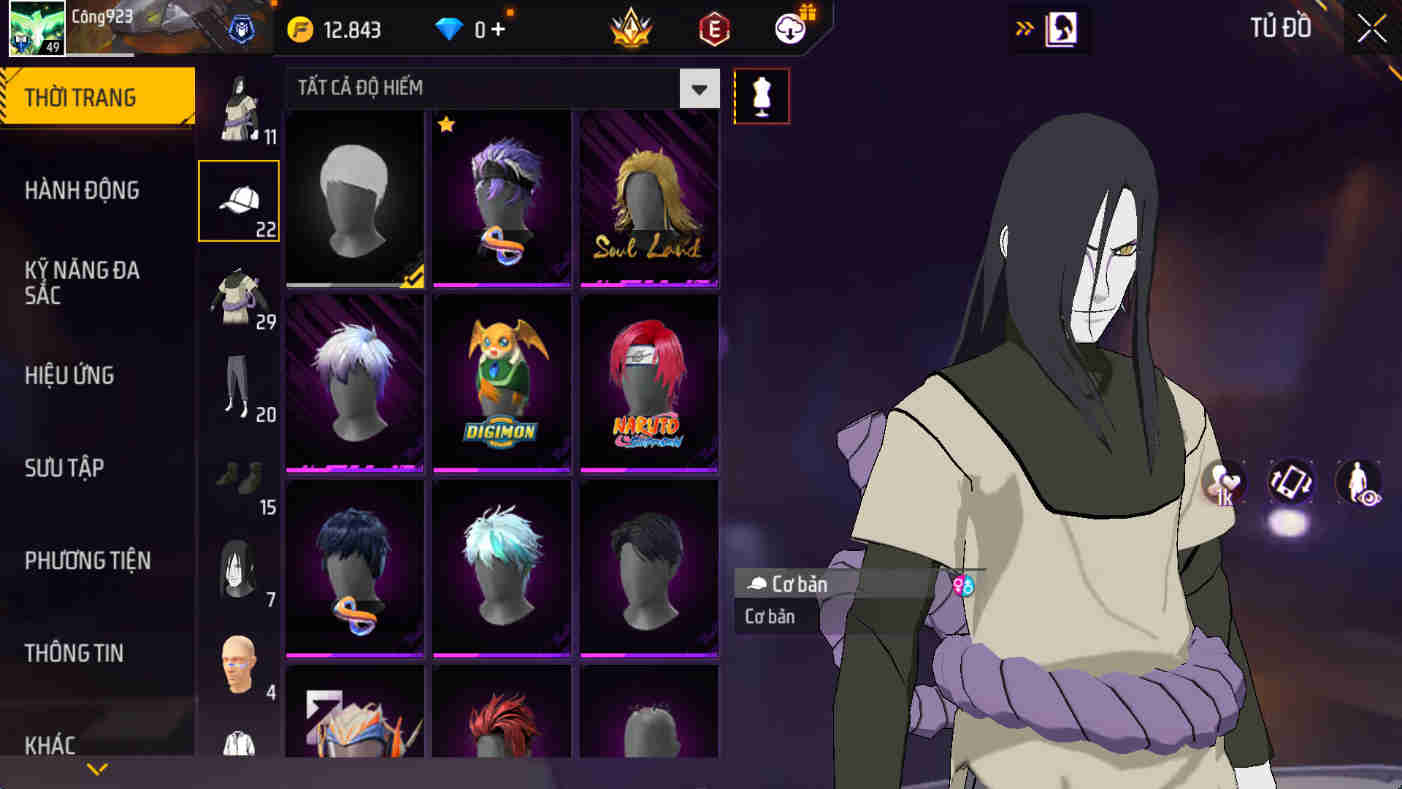Expand the bottom chevron below KHÁC
The width and height of the screenshot is (1402, 789).
[95, 770]
